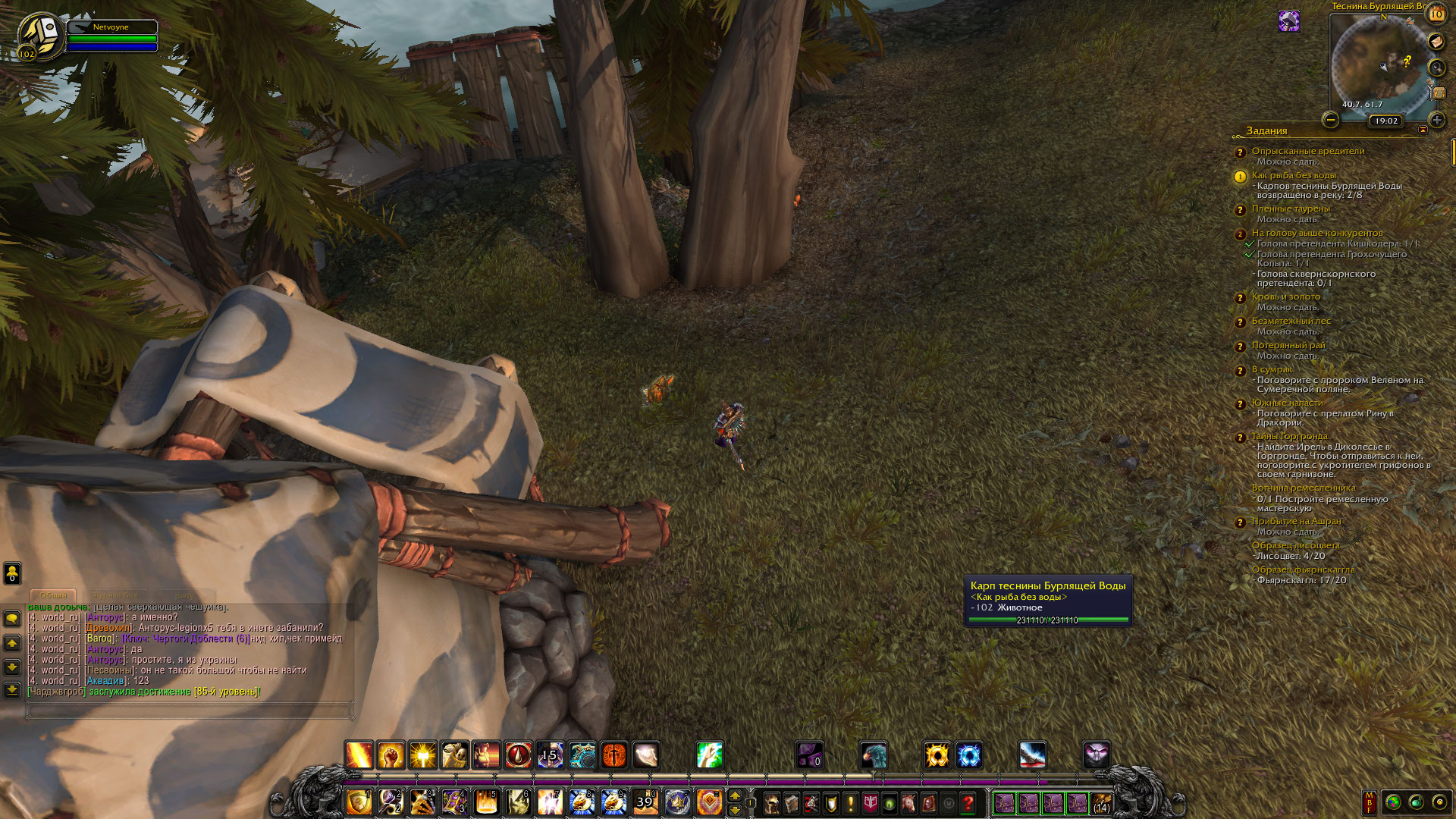Open the red question mark help button
1456x819 pixels.
[x=968, y=803]
